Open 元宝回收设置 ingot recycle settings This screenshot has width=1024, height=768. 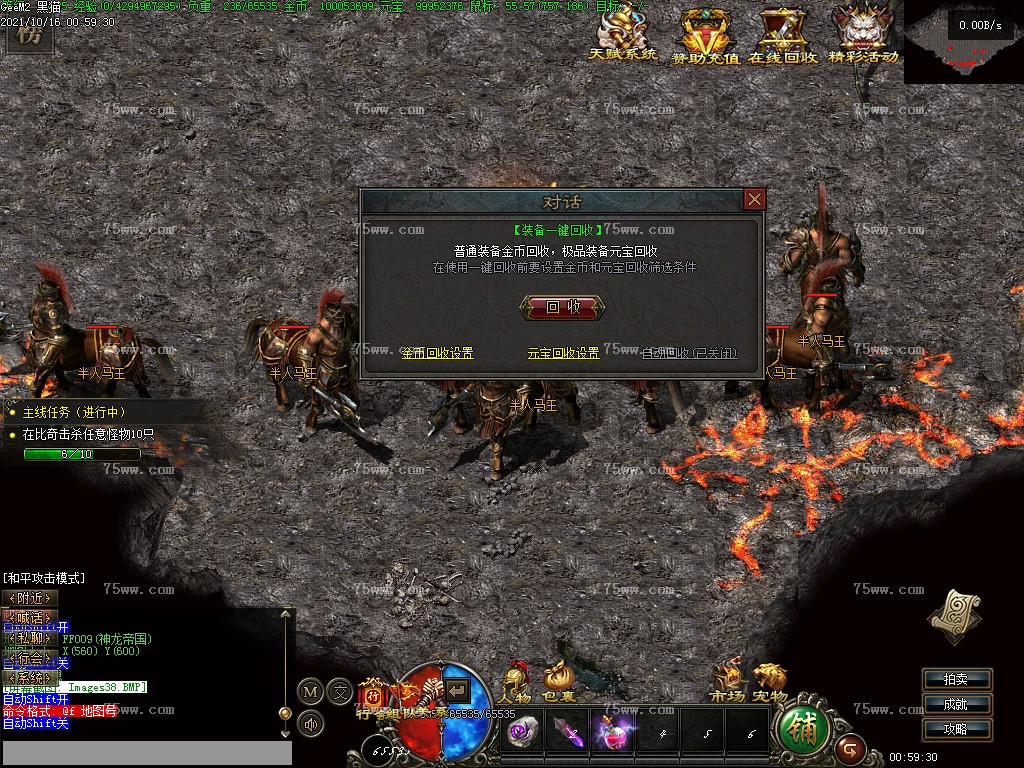[x=563, y=353]
